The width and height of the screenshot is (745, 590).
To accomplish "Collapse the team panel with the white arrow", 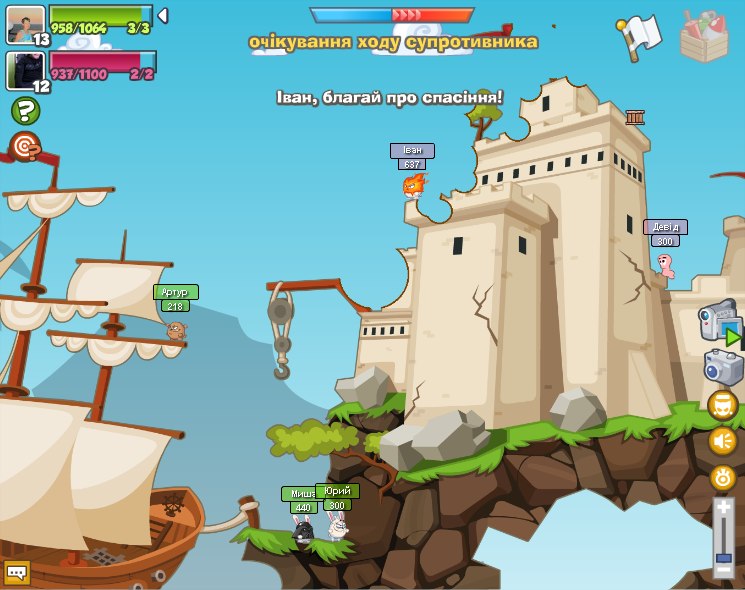I will (163, 16).
